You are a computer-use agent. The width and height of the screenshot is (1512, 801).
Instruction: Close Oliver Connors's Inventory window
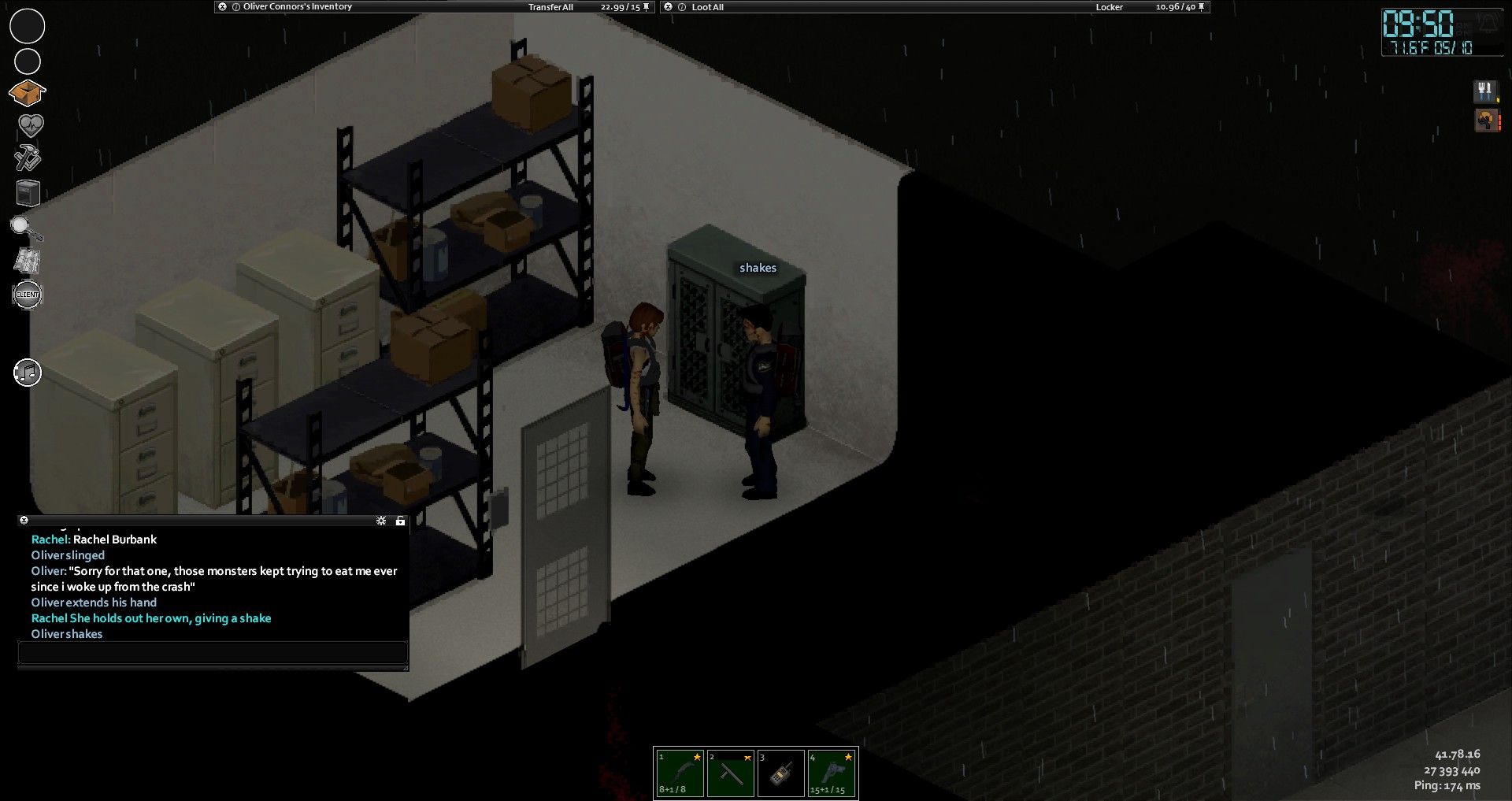point(223,7)
